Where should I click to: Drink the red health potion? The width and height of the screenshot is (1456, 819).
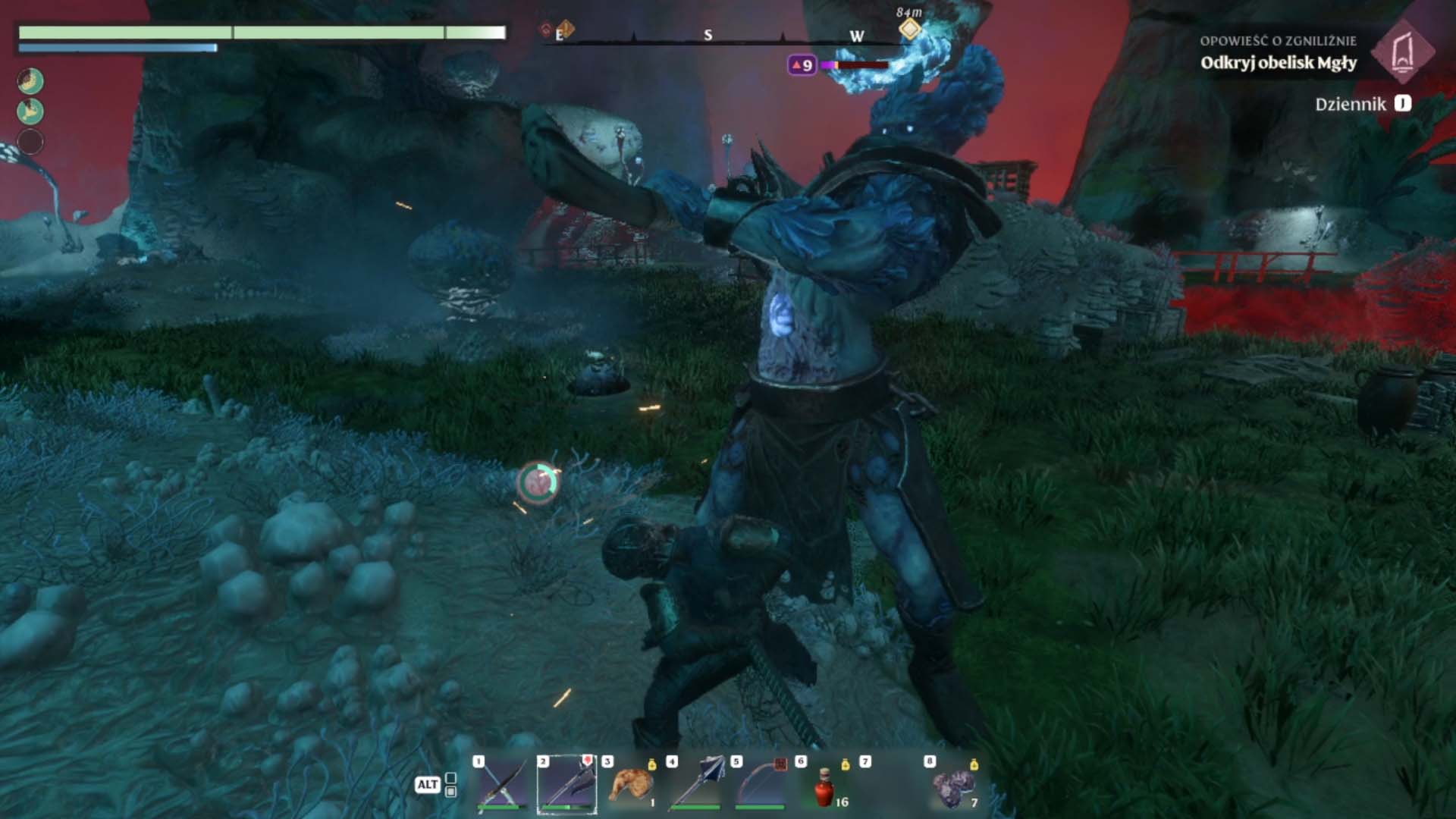click(x=825, y=787)
